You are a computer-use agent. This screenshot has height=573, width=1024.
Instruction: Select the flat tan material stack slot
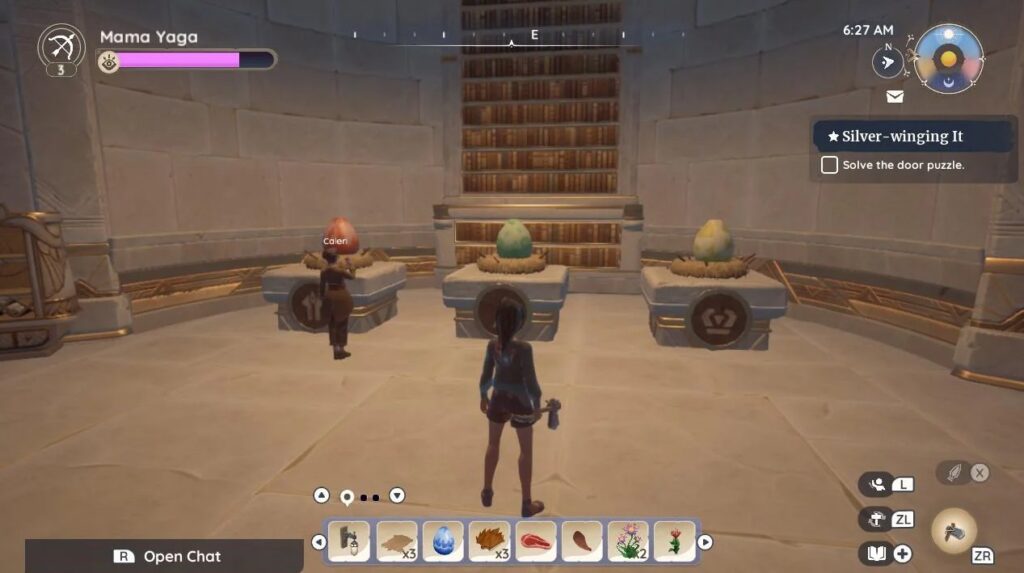pyautogui.click(x=396, y=541)
